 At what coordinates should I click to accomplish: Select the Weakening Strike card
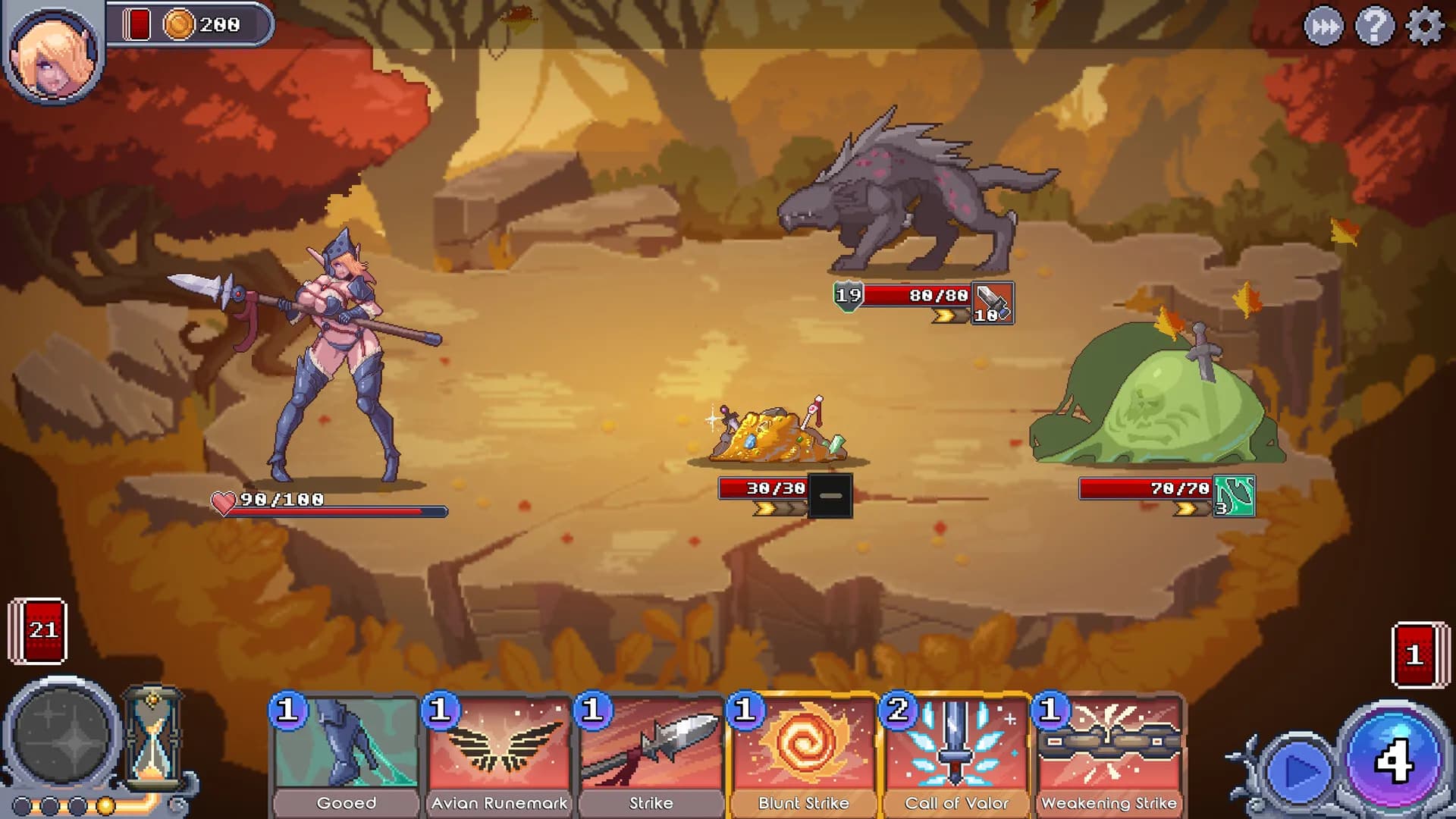coord(1108,751)
